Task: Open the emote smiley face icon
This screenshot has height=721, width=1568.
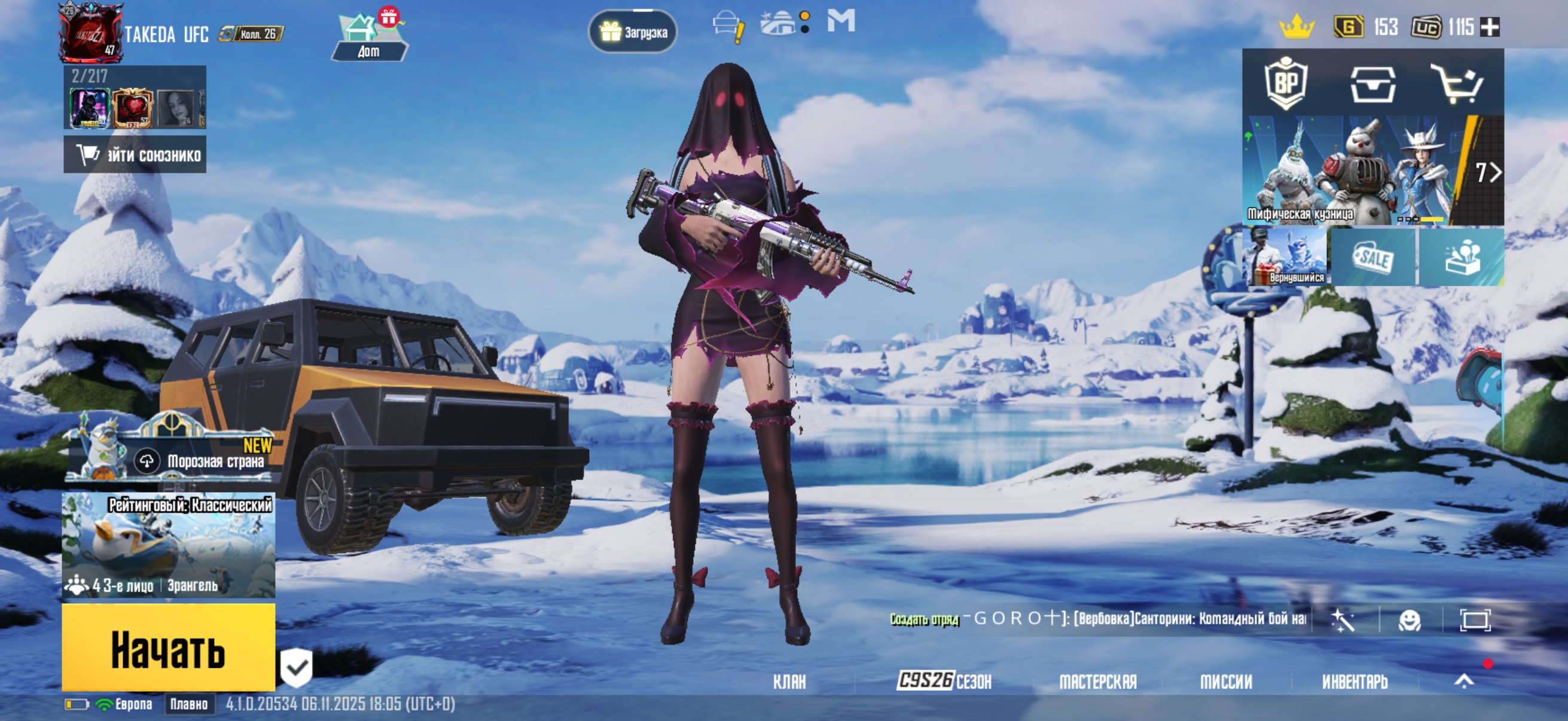Action: 1409,620
